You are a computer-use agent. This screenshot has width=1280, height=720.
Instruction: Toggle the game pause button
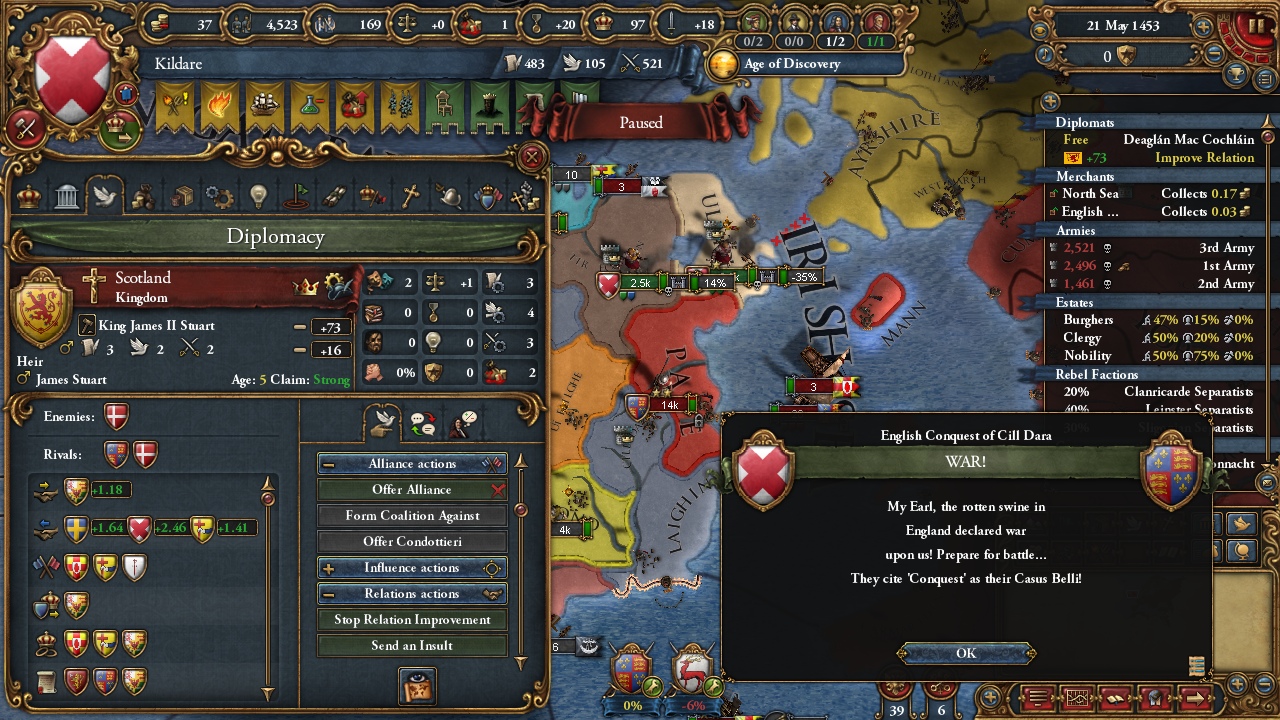(1257, 24)
